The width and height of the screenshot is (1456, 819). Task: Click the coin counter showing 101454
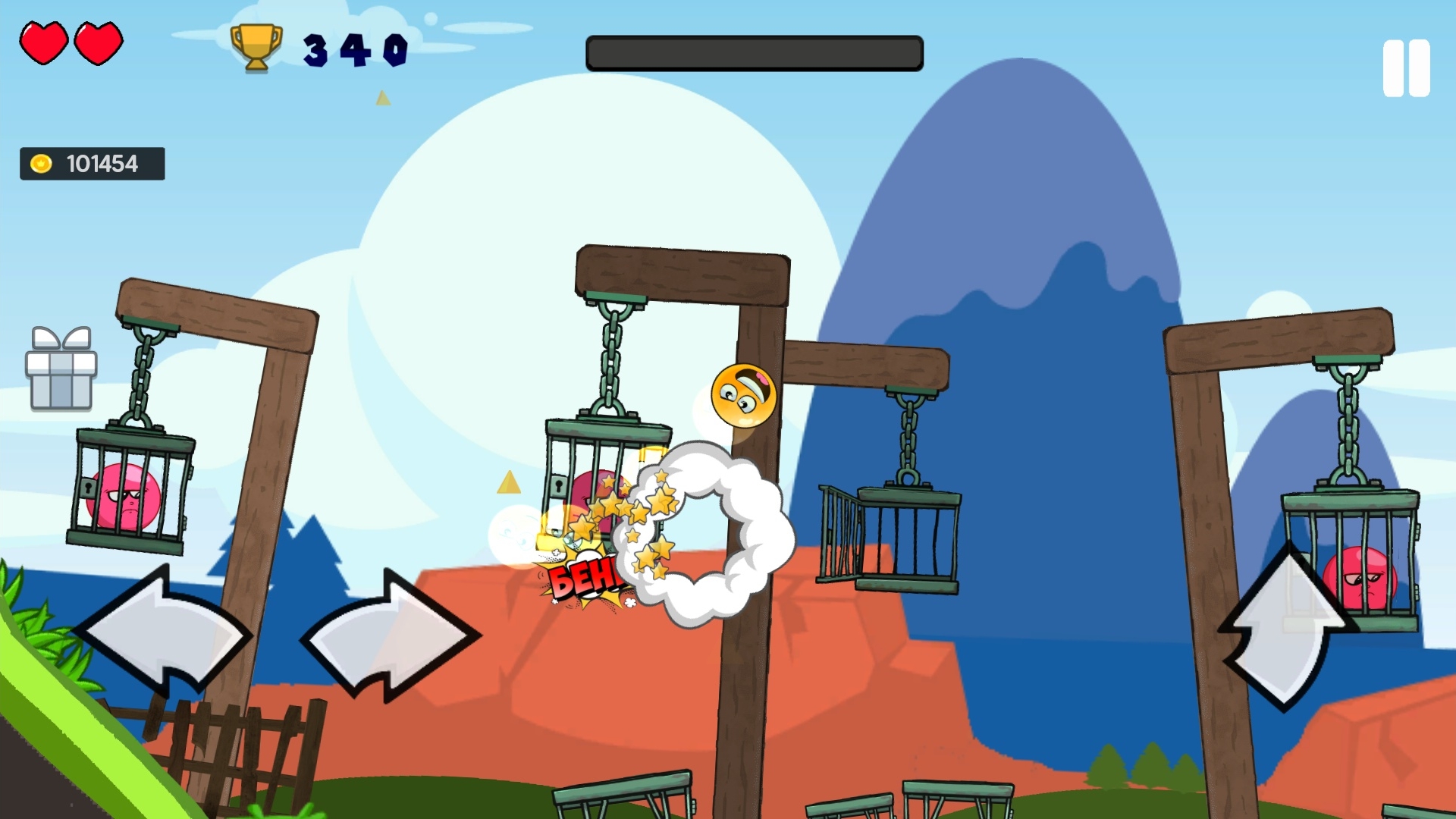(101, 162)
